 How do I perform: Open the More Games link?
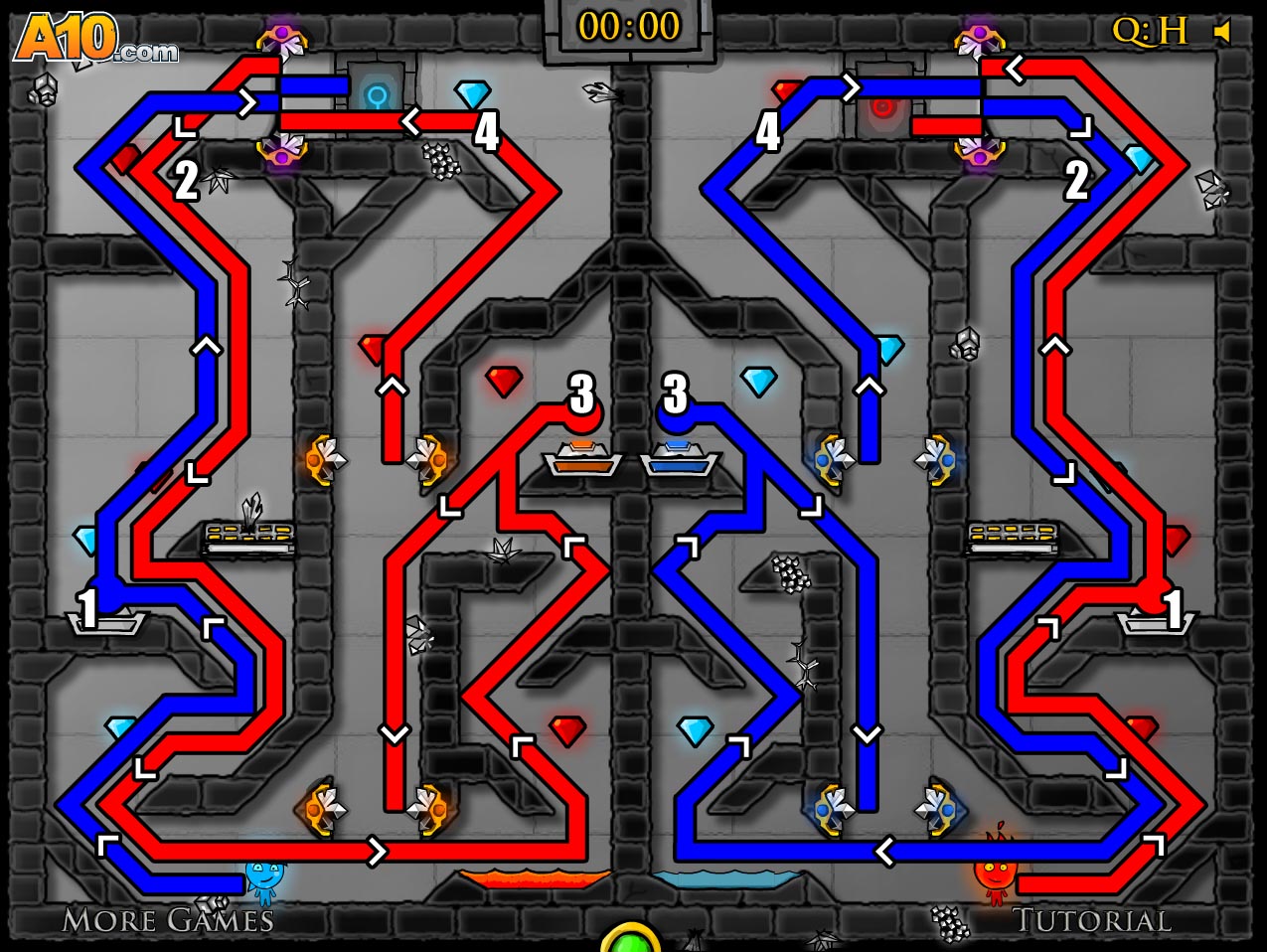coord(167,920)
